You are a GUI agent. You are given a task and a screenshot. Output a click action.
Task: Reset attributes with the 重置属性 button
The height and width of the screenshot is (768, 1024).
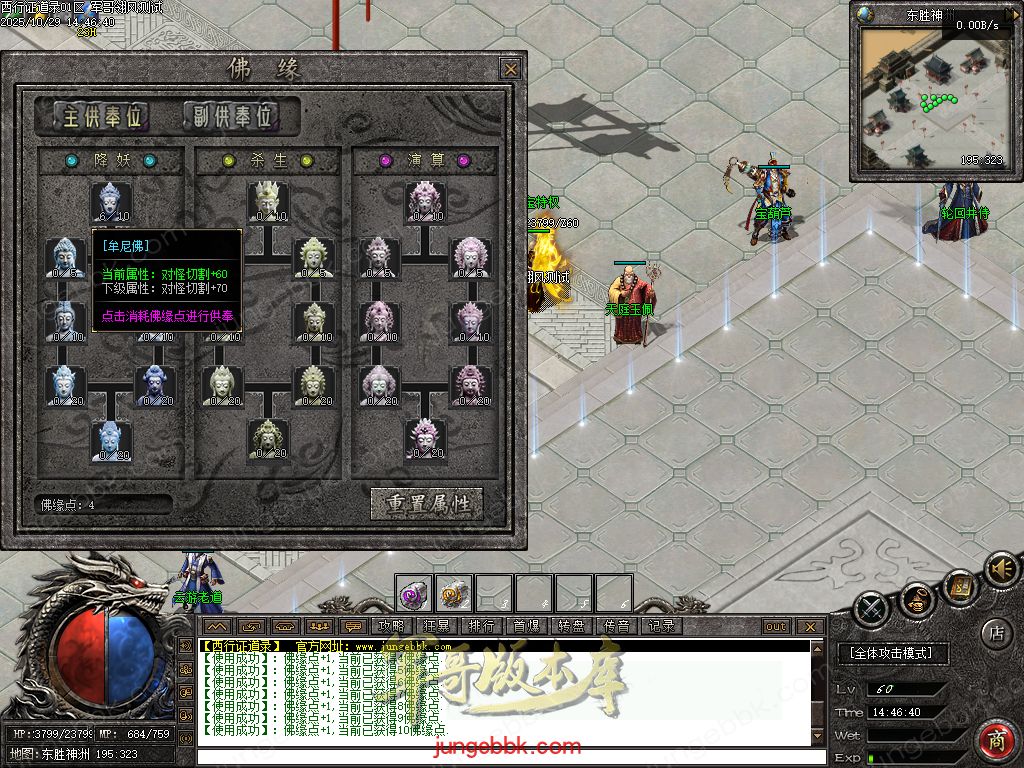(x=427, y=503)
